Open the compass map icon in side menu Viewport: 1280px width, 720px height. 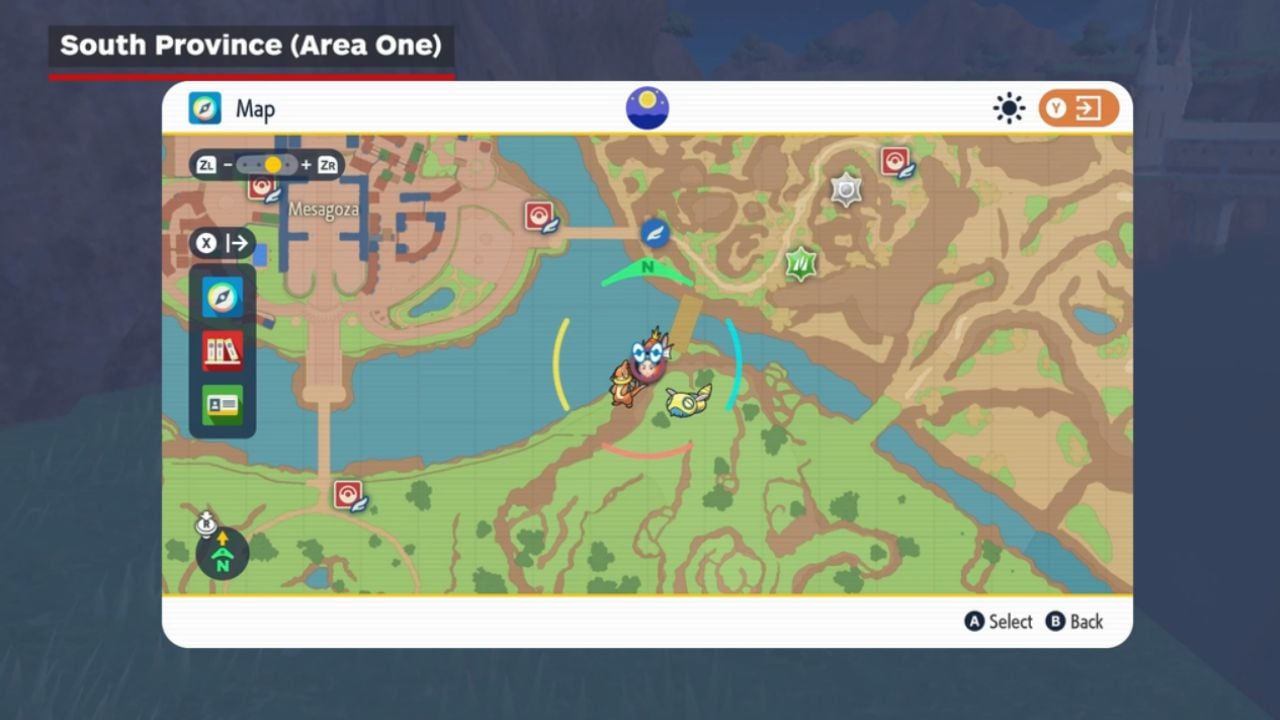222,297
